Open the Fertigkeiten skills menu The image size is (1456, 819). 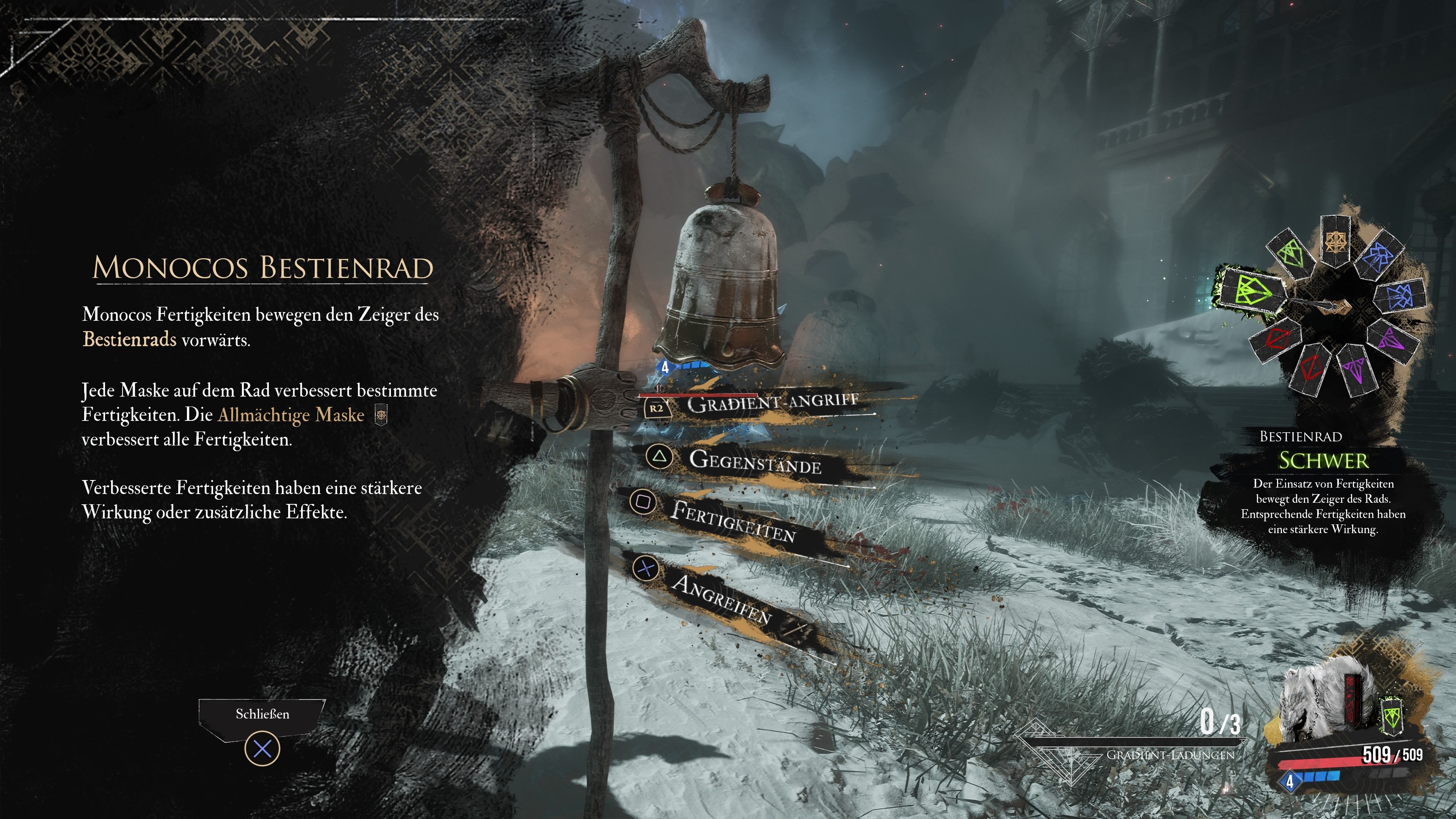733,521
